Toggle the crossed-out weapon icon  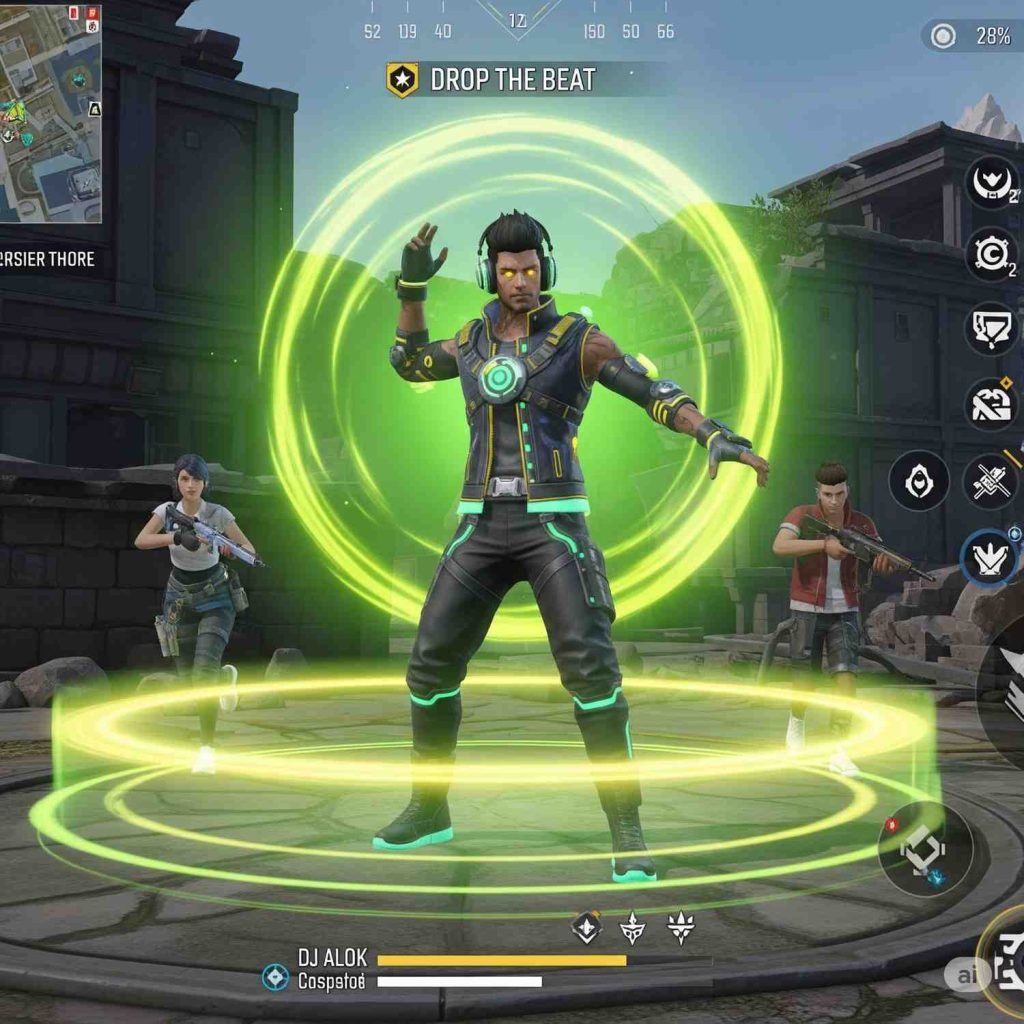coord(991,480)
